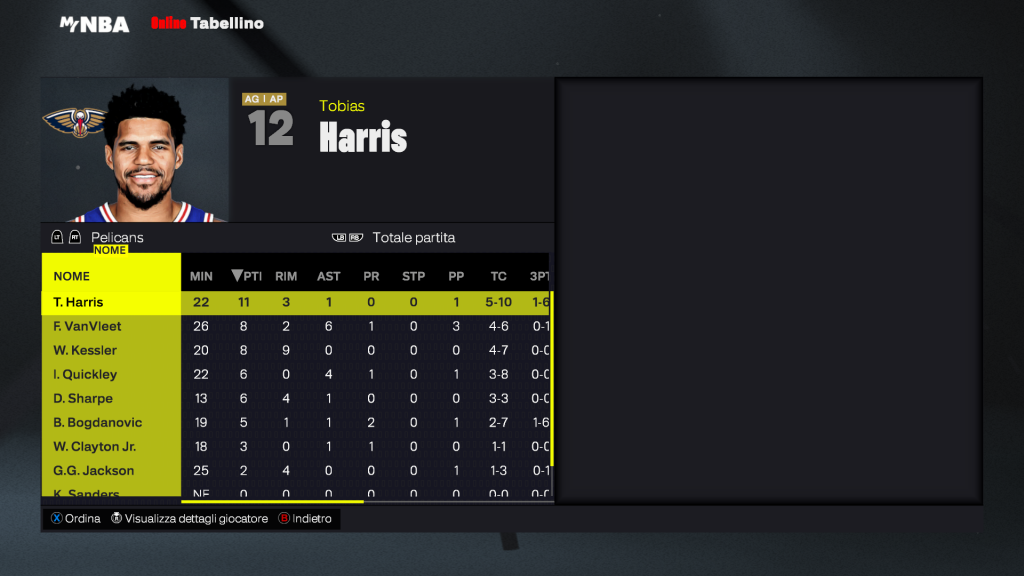Image resolution: width=1024 pixels, height=576 pixels.
Task: Sort by the RIM rebounds column
Action: click(x=286, y=276)
